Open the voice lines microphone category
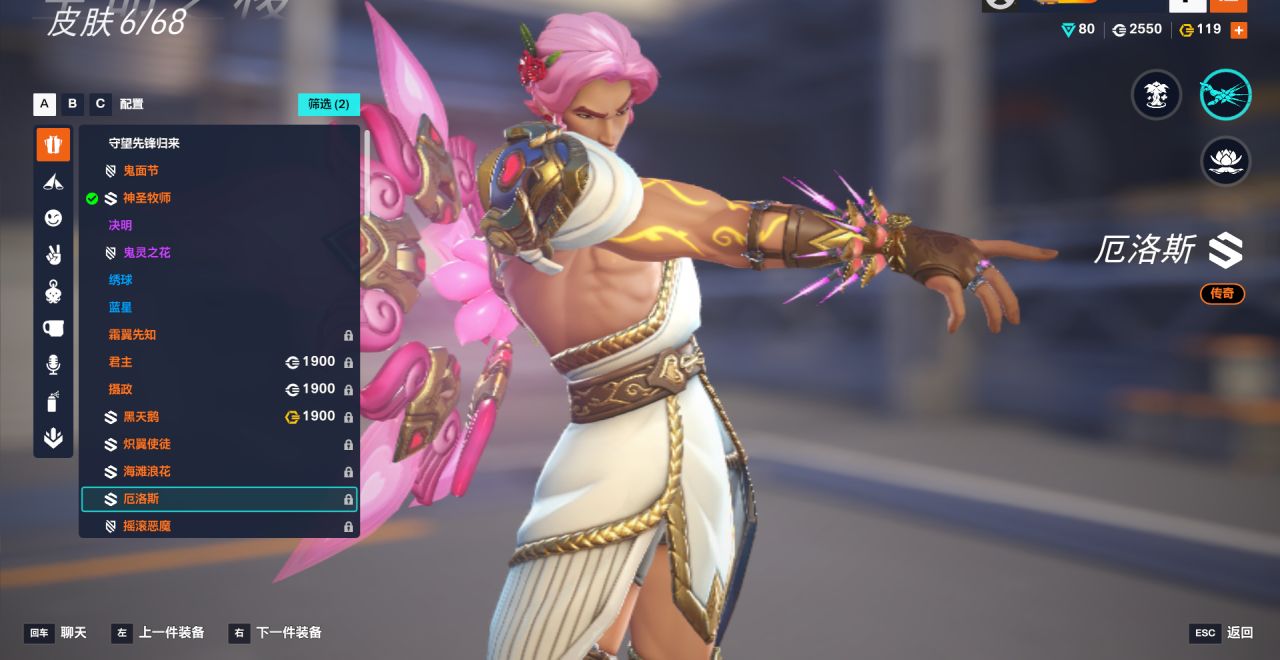 coord(54,365)
